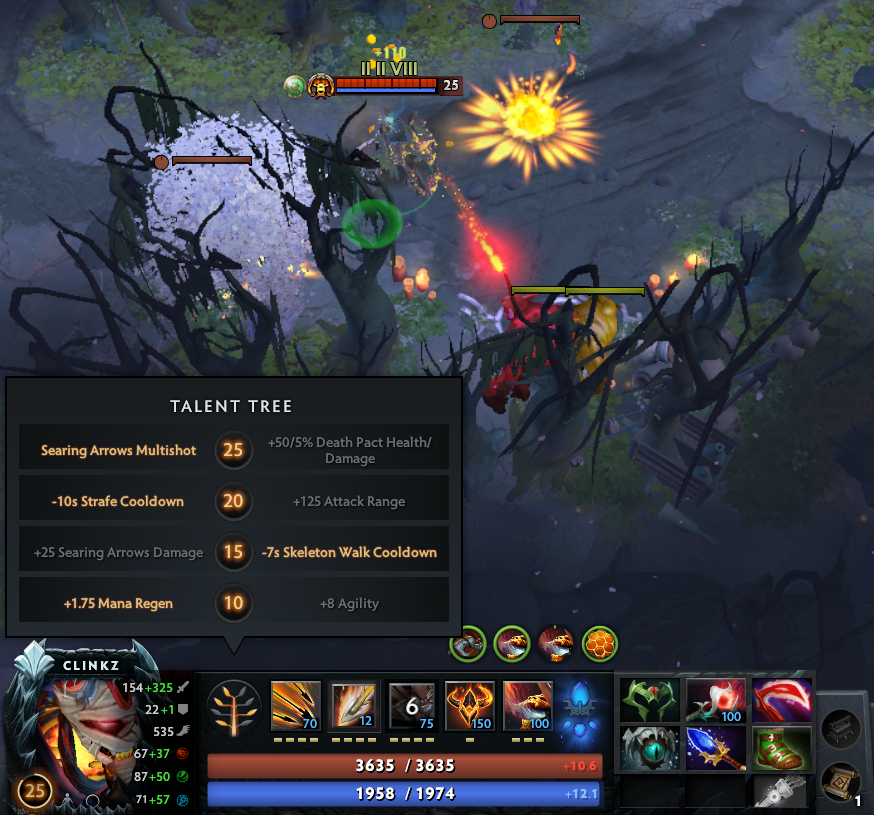This screenshot has height=815, width=874.
Task: Select the Skeleton Walk ability on cooldown
Action: click(412, 706)
